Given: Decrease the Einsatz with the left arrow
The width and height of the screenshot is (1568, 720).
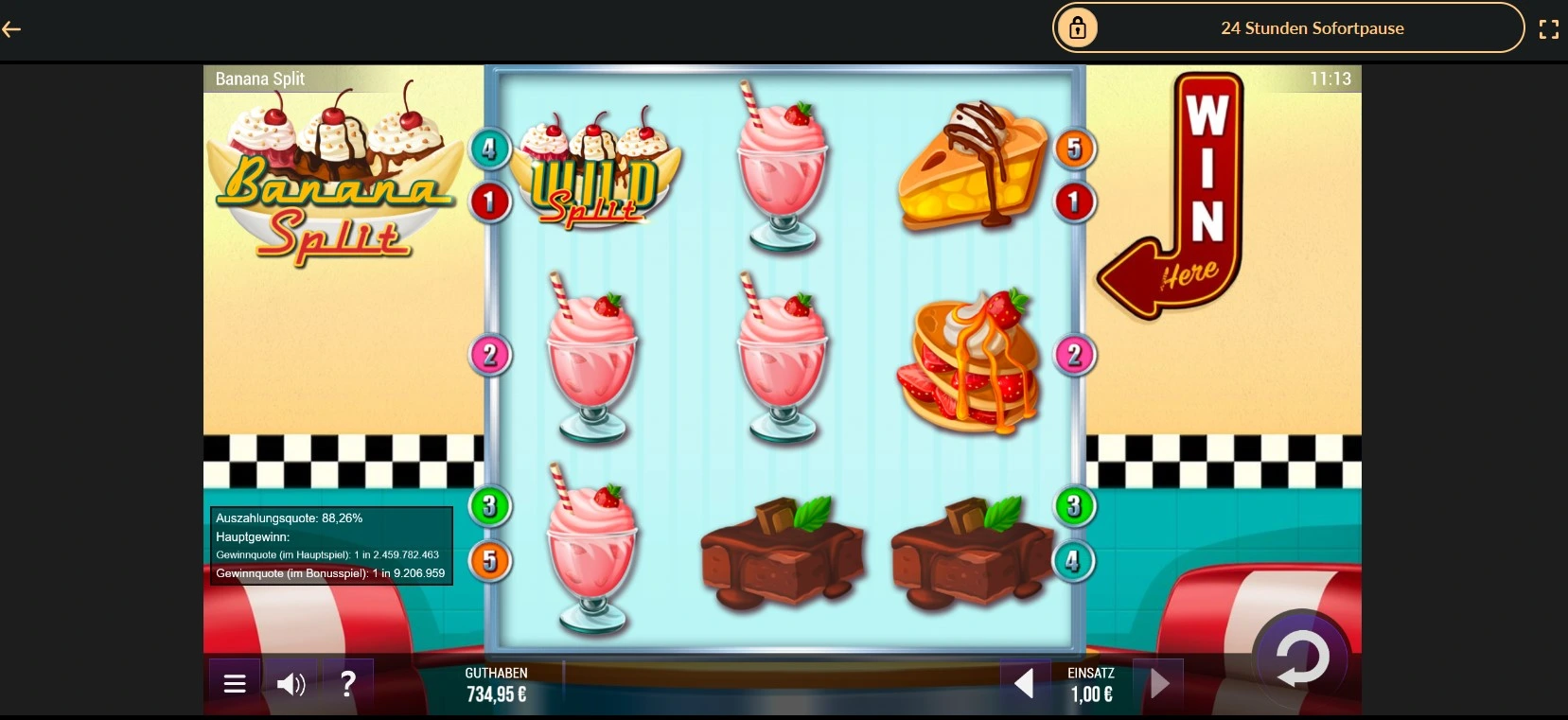Looking at the screenshot, I should pos(1025,681).
